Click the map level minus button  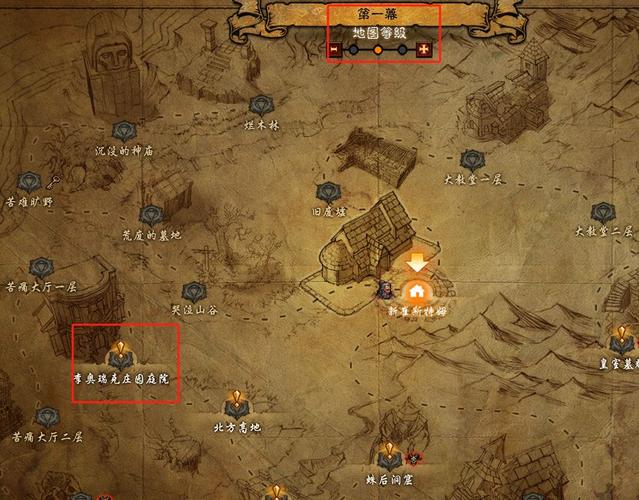coord(336,49)
